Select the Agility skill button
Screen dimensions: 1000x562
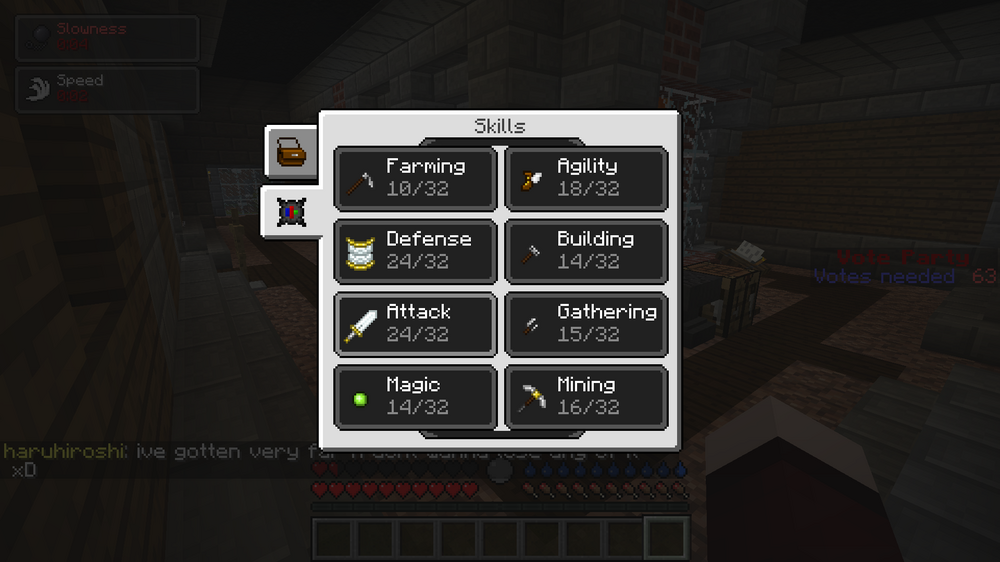pos(586,178)
